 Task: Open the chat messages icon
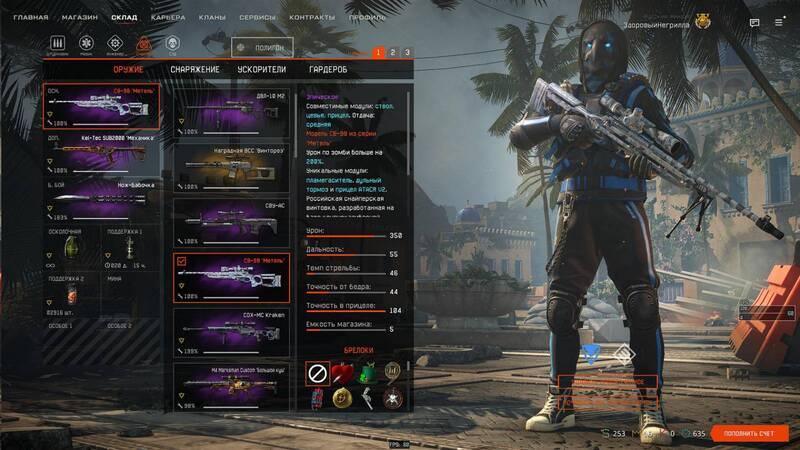click(755, 23)
